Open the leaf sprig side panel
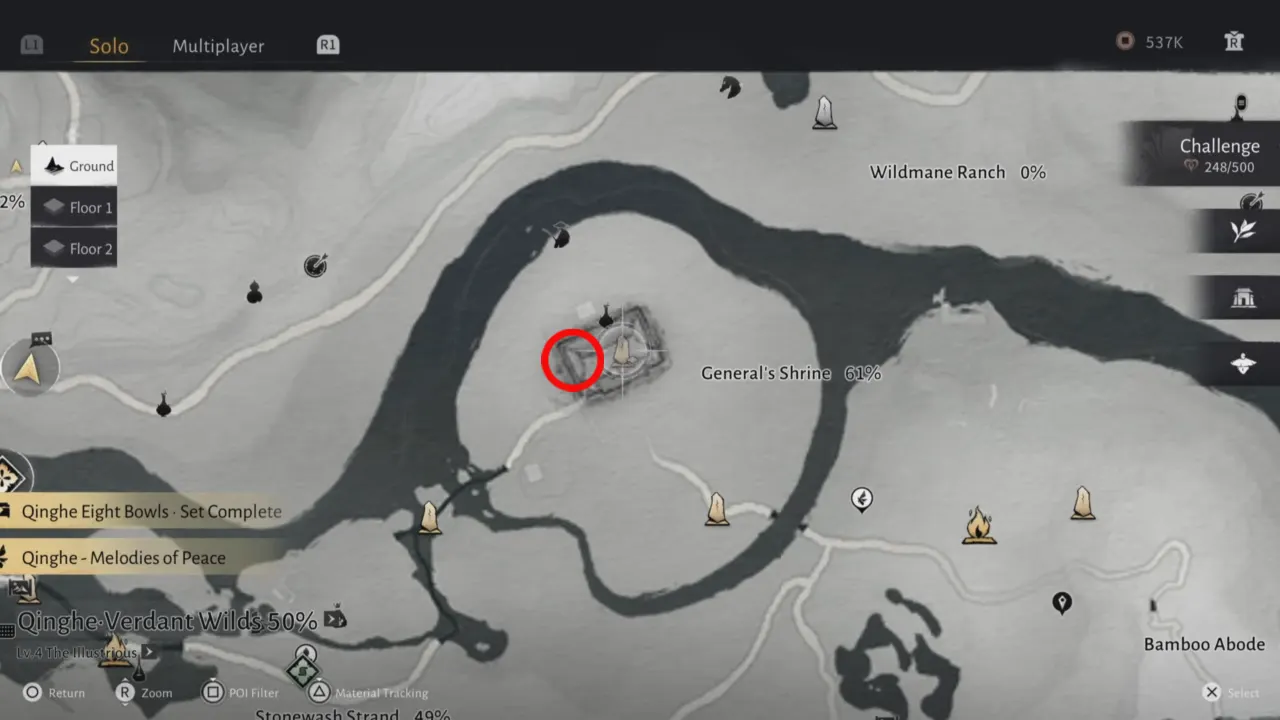This screenshot has width=1280, height=720. tap(1243, 231)
